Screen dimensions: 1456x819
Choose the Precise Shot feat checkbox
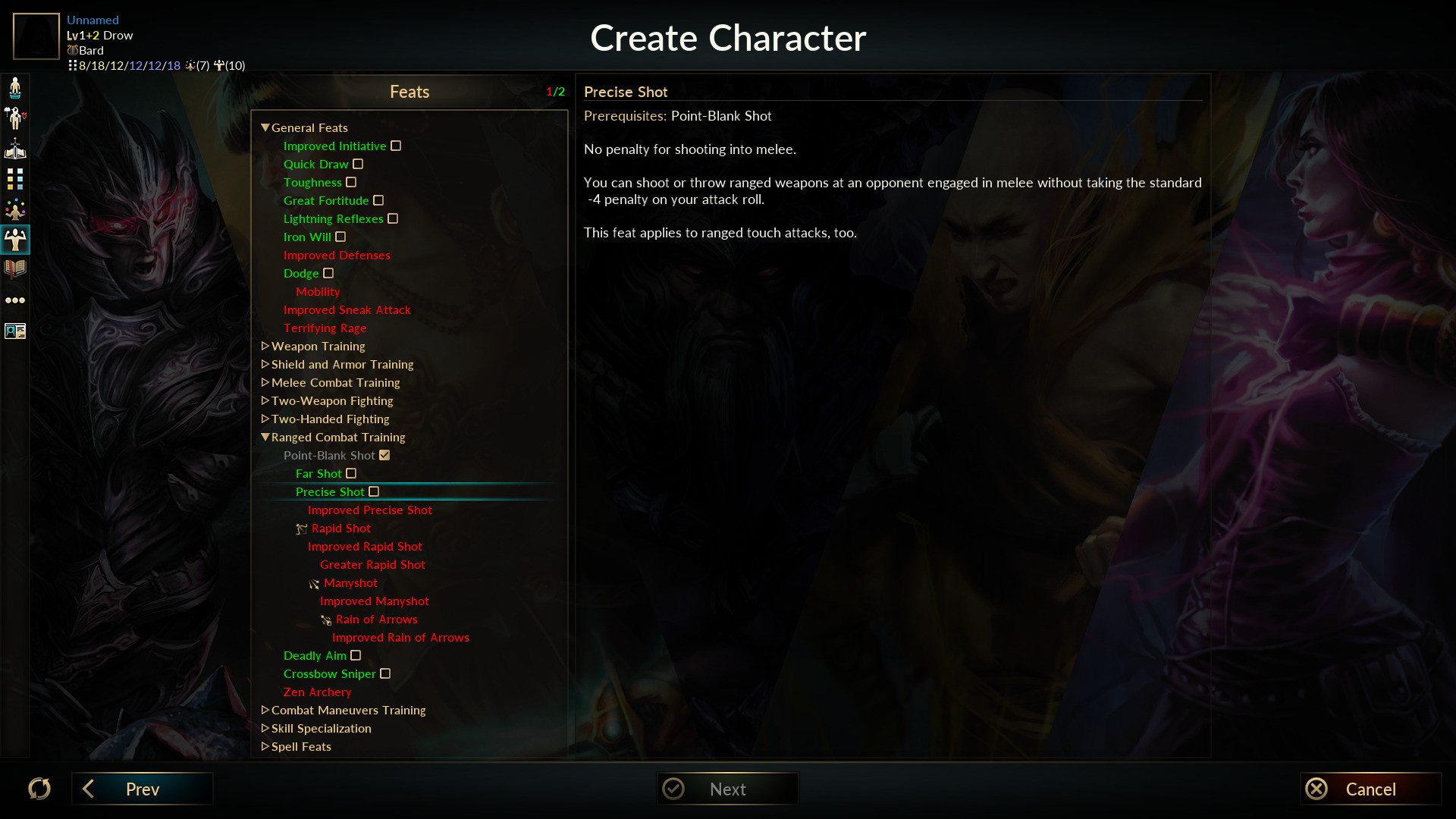[x=374, y=492]
